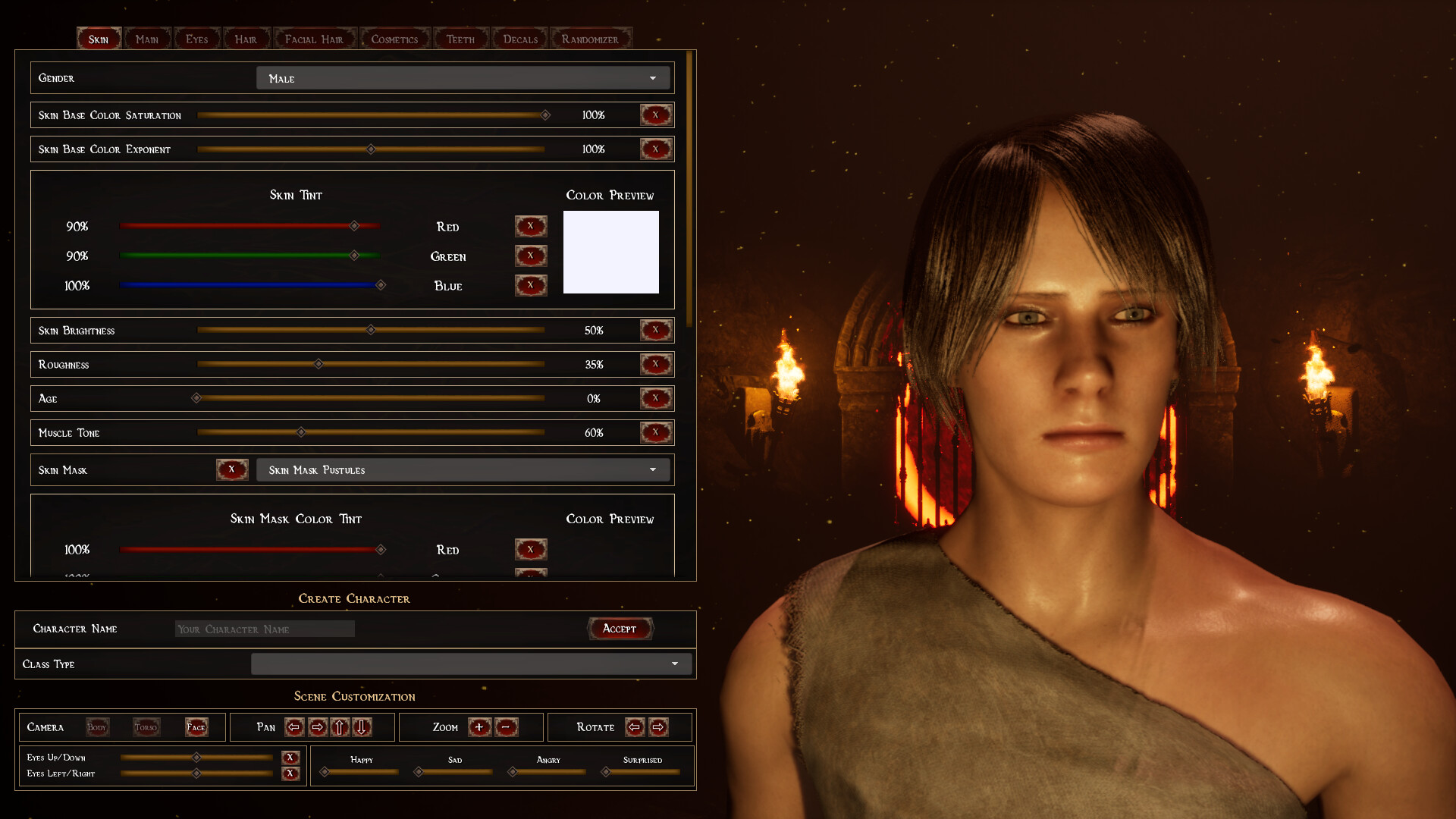Expand the Class Type dropdown
The image size is (1456, 819).
(x=471, y=664)
